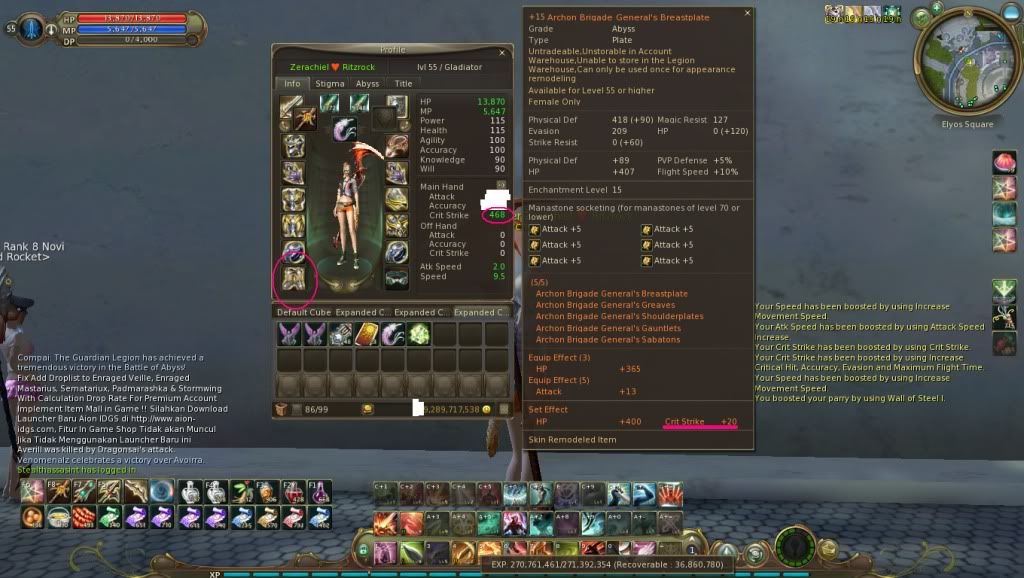Select the red scroll item in inventory

tap(365, 334)
